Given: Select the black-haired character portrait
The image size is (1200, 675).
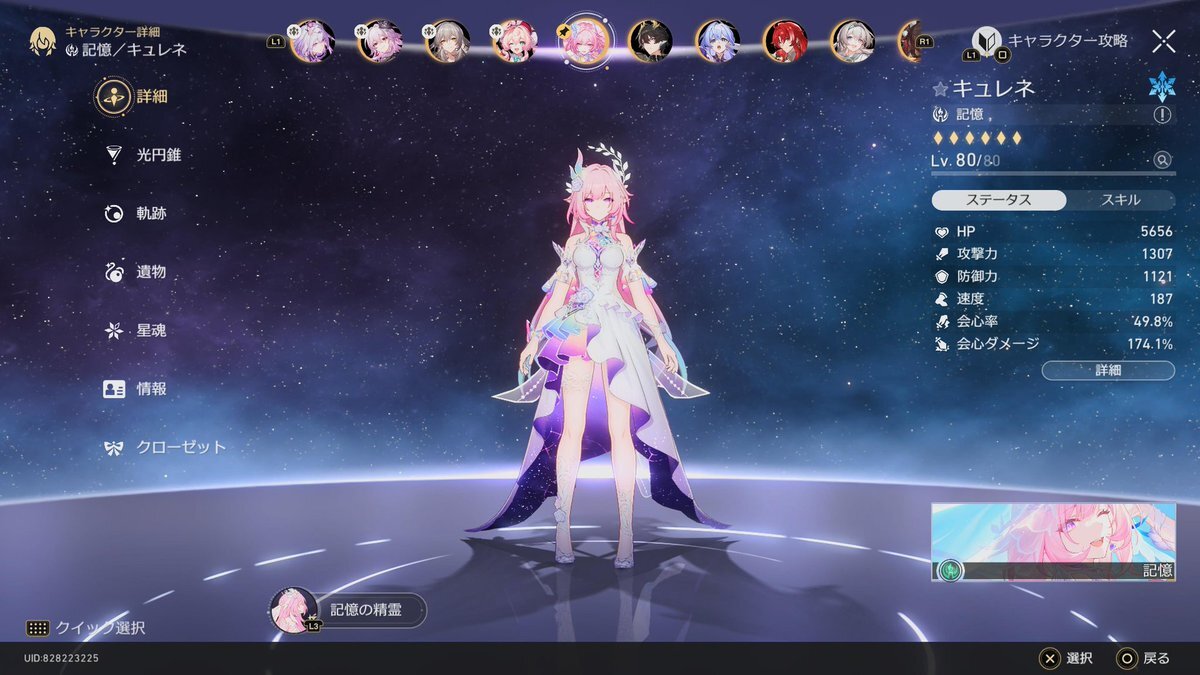Looking at the screenshot, I should click(x=650, y=41).
